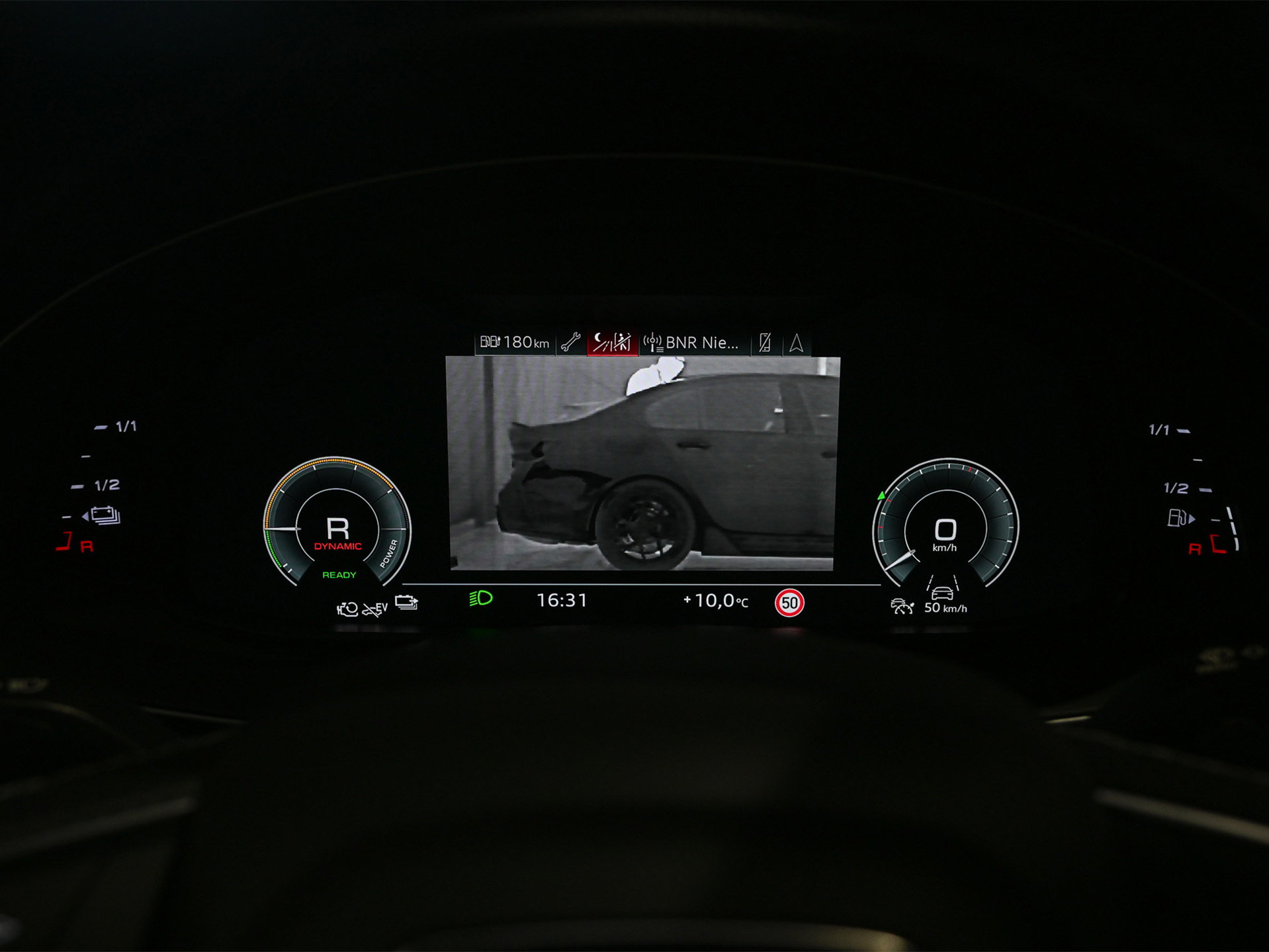Click the green headlight indicator icon
The width and height of the screenshot is (1269, 952).
[x=481, y=599]
